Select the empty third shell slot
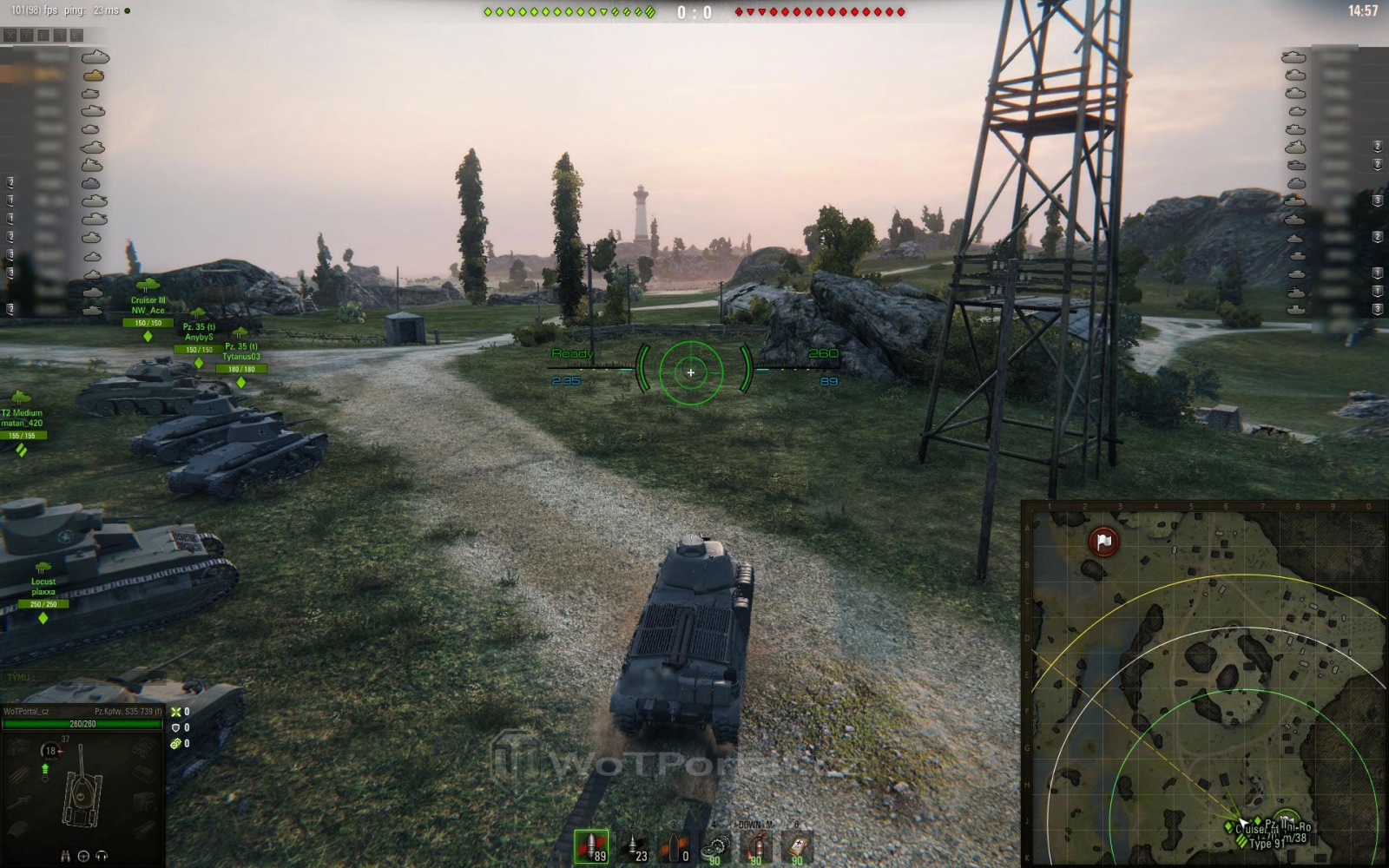 (x=675, y=846)
